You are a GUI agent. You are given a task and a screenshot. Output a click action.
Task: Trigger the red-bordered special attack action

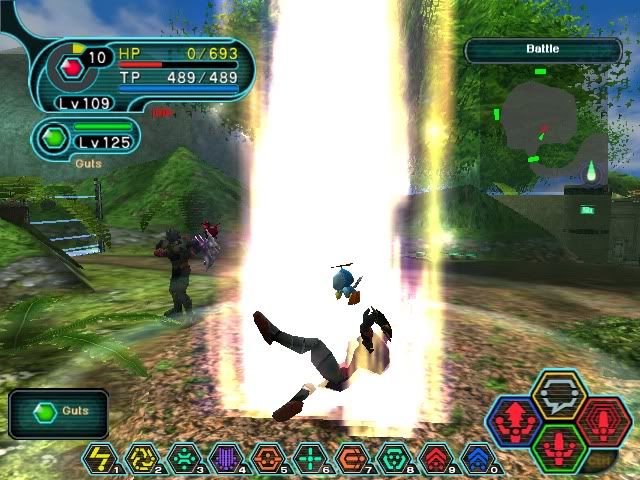(602, 421)
